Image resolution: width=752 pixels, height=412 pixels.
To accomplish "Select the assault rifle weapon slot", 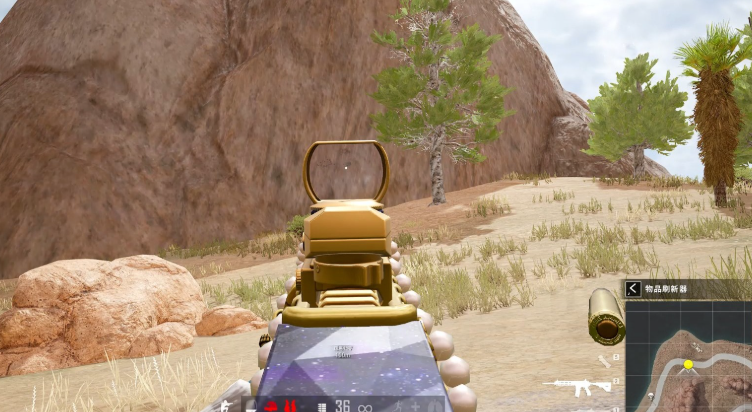I will (577, 386).
